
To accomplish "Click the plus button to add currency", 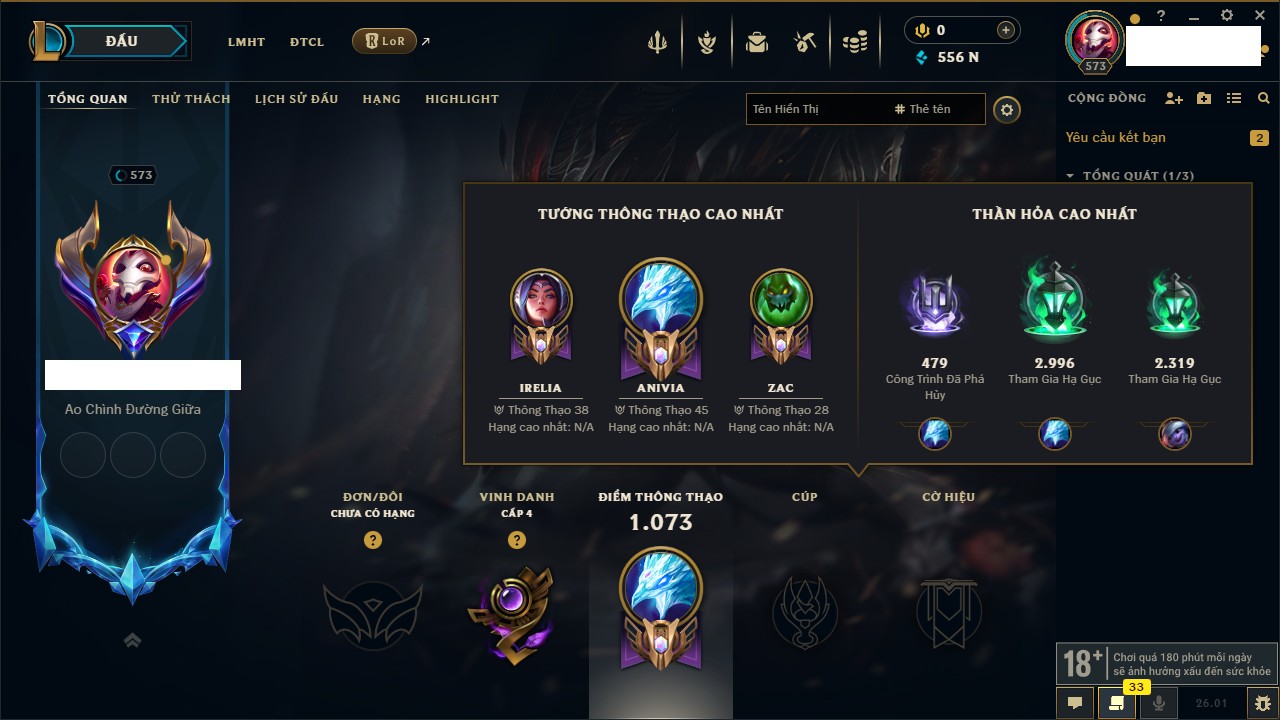I will tap(1006, 30).
